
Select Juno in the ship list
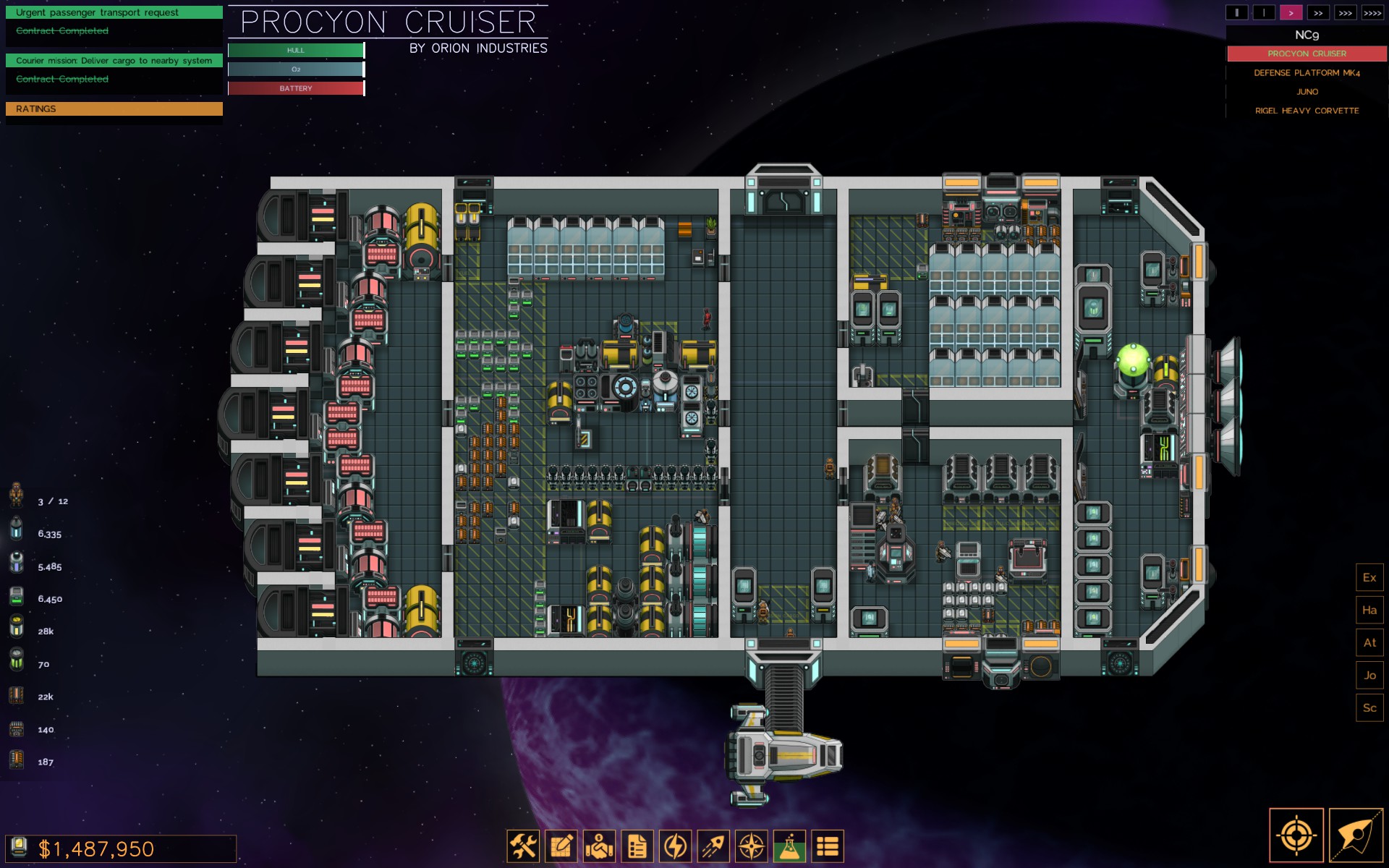tap(1307, 92)
